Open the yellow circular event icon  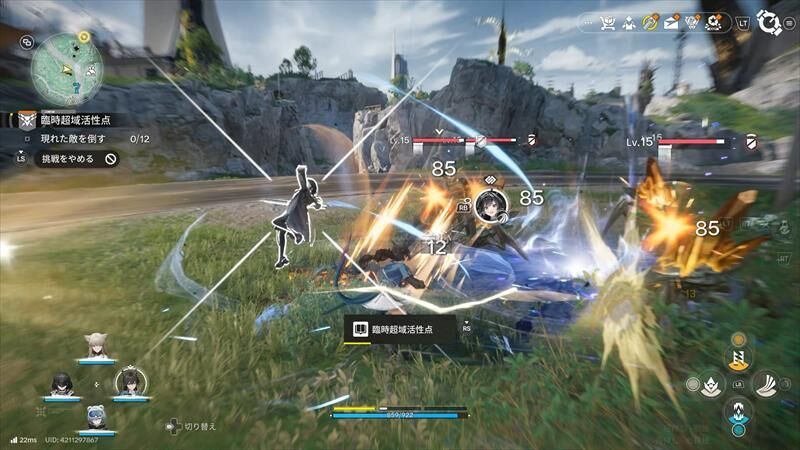pos(651,22)
